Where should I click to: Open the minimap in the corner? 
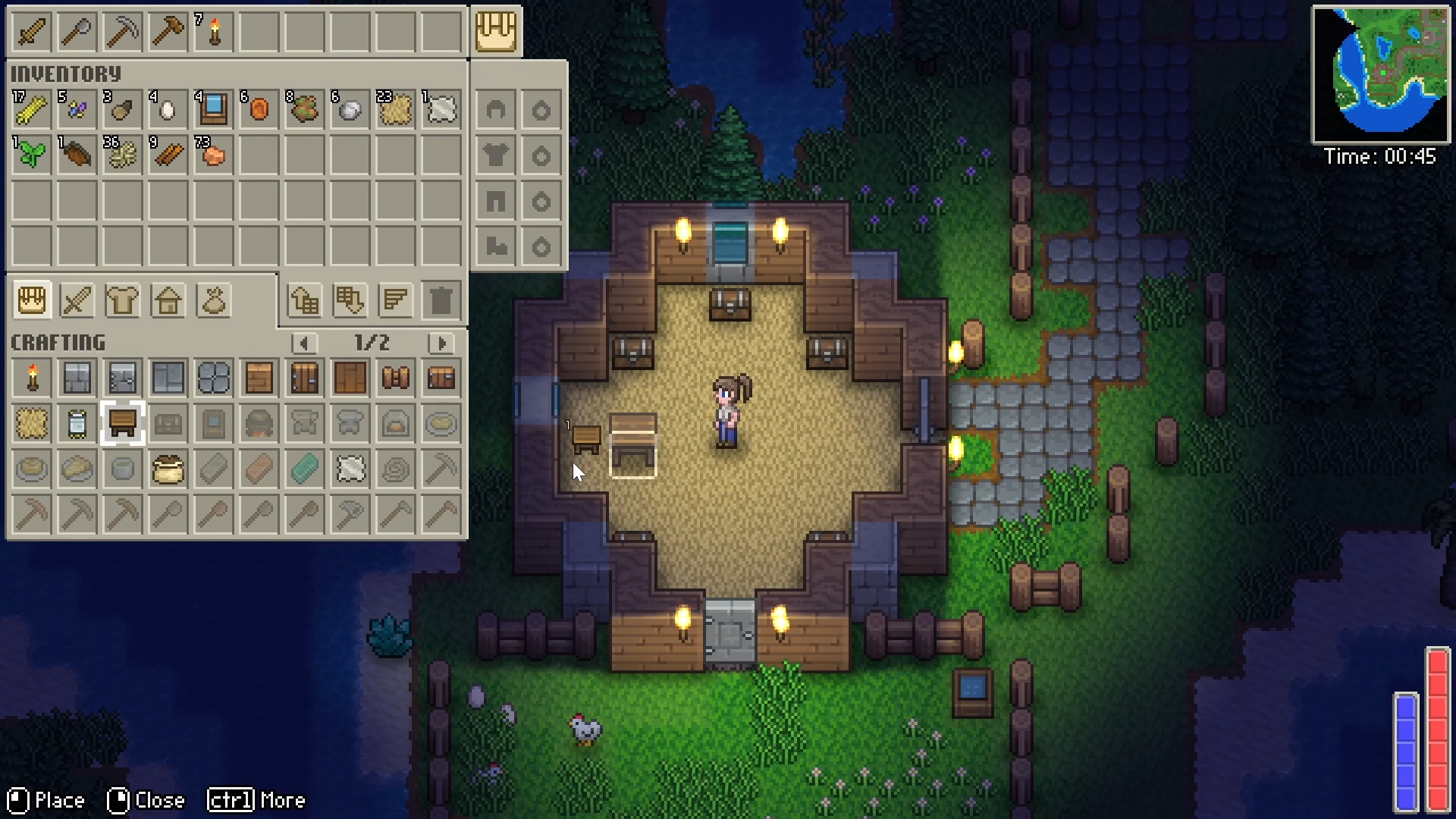click(x=1380, y=74)
